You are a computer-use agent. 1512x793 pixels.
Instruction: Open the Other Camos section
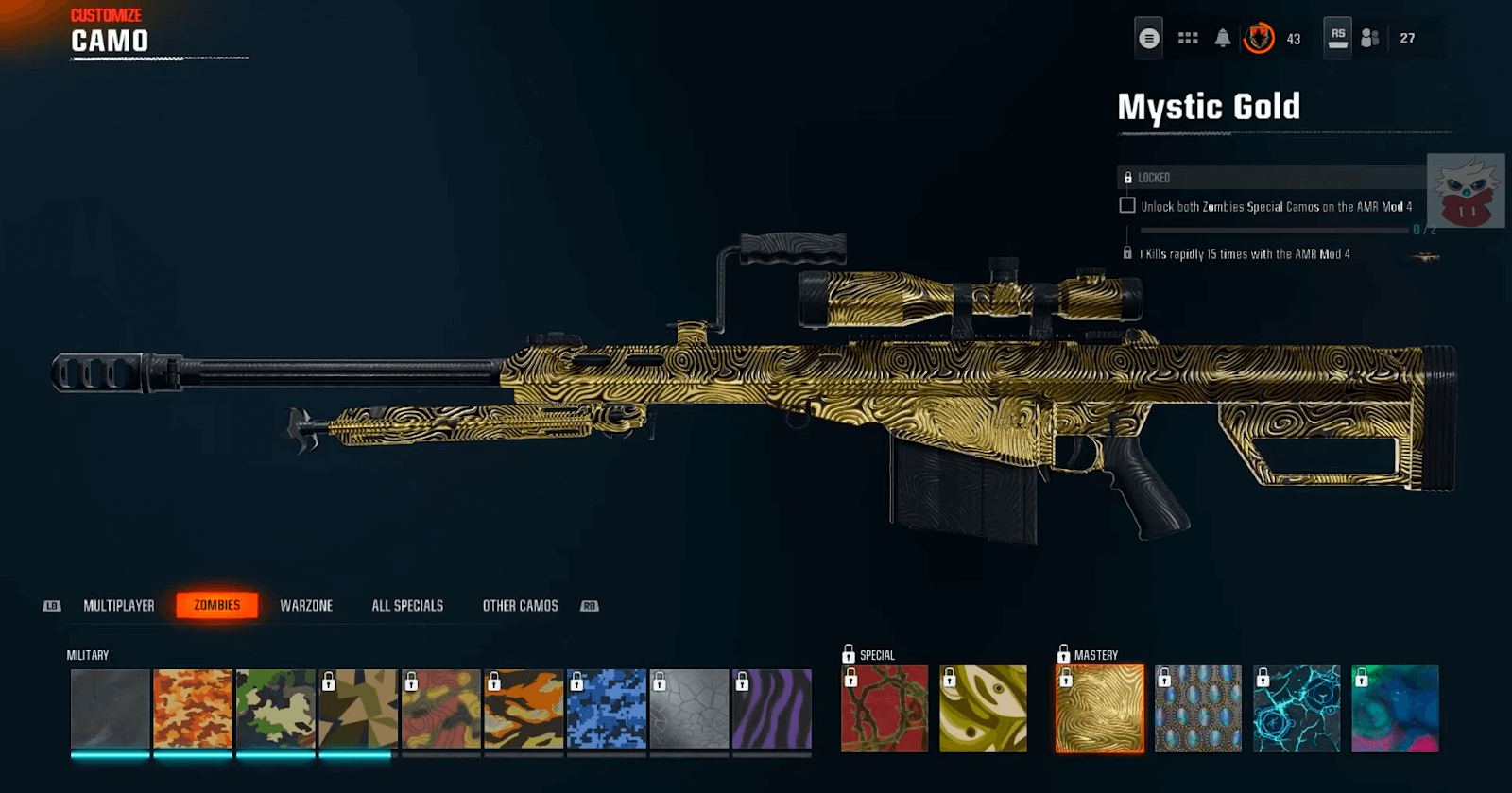(x=519, y=605)
